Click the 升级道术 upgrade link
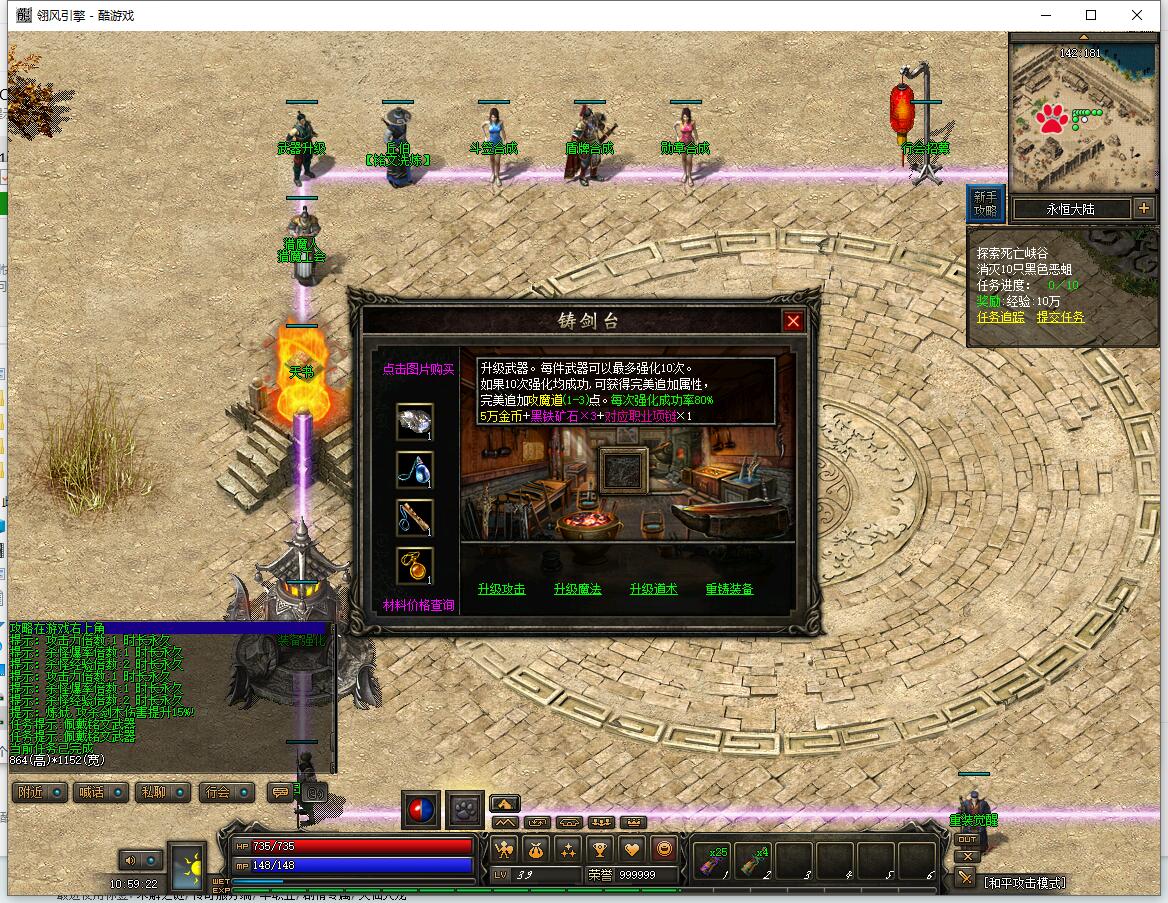Viewport: 1168px width, 903px height. (653, 589)
